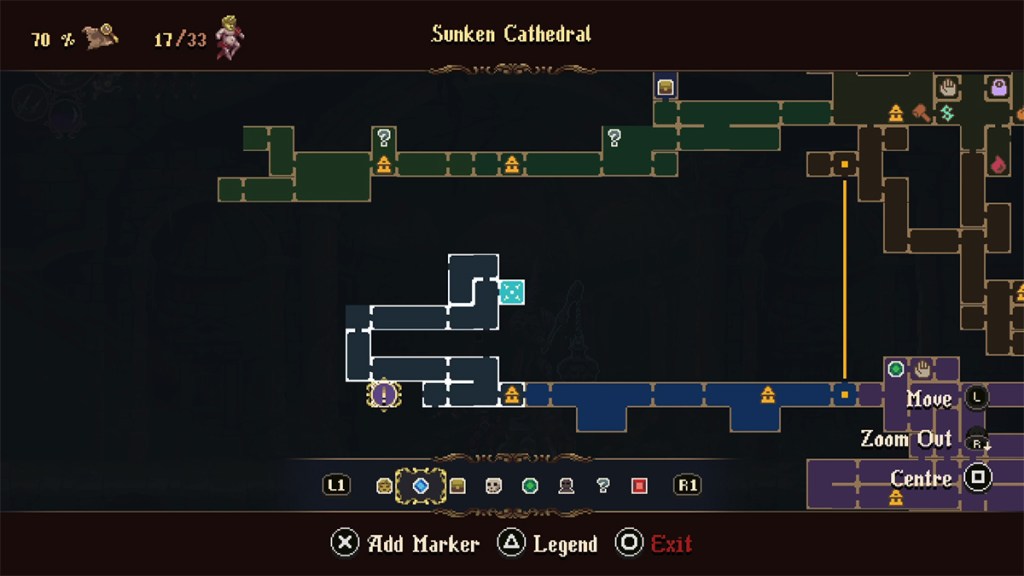The height and width of the screenshot is (576, 1024).
Task: Pick the question mark icon in marker bar
Action: pyautogui.click(x=602, y=486)
